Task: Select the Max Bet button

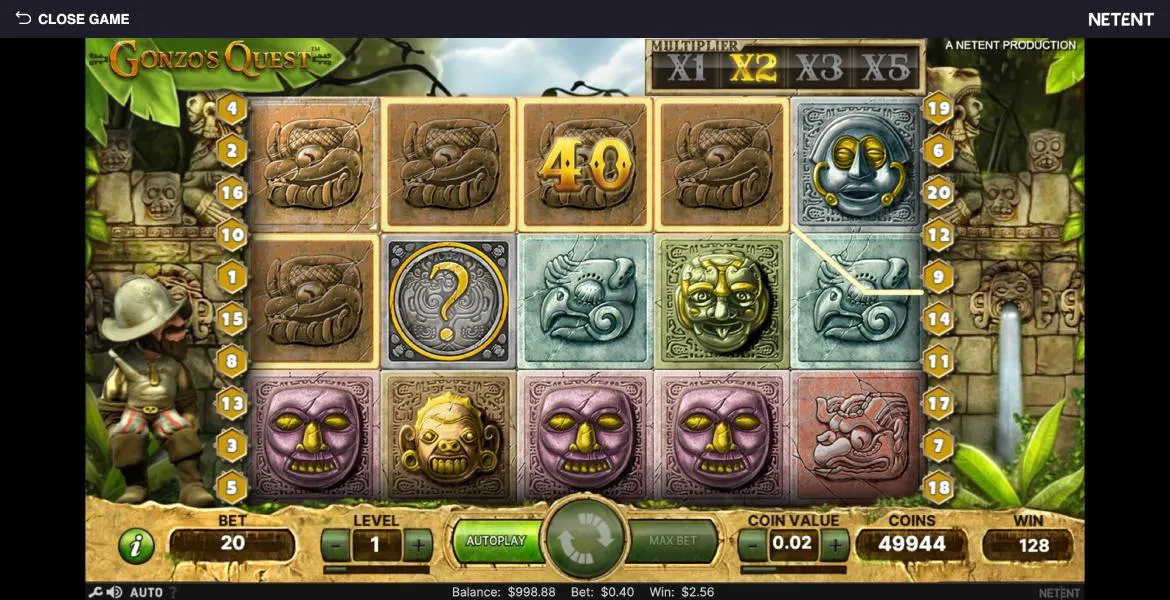Action: point(673,541)
